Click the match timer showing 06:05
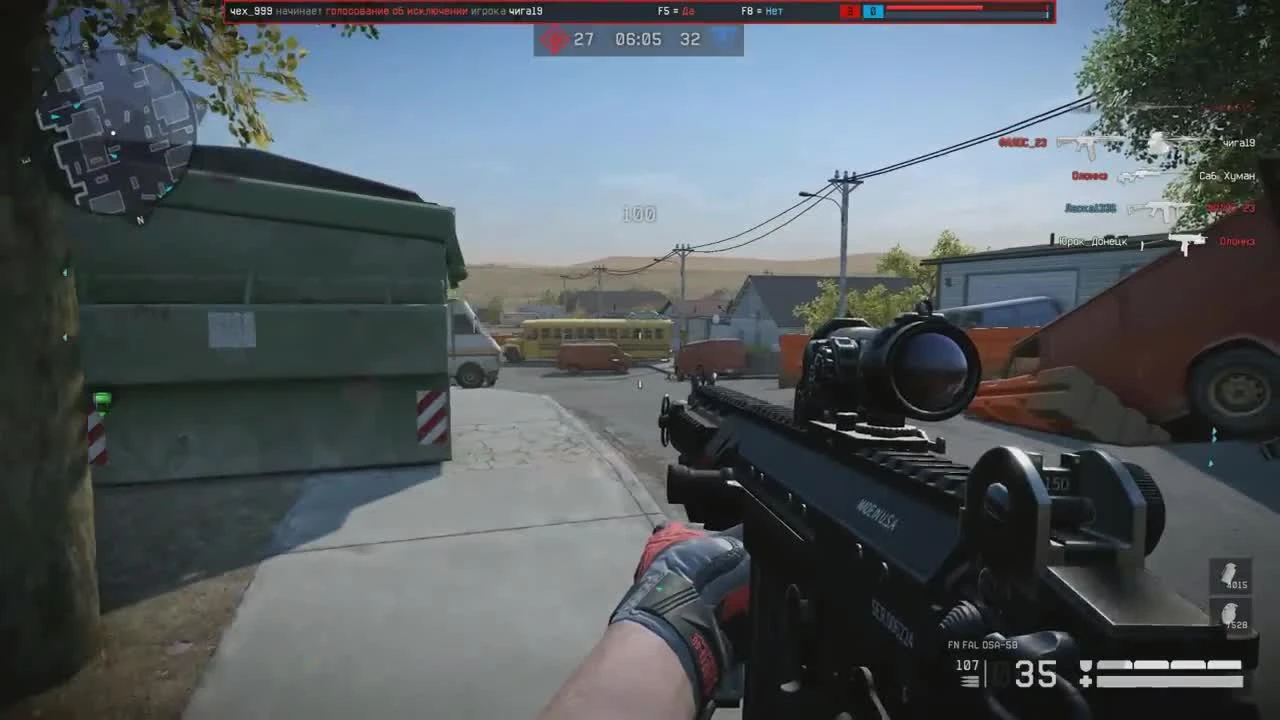Image resolution: width=1280 pixels, height=720 pixels. (x=637, y=41)
